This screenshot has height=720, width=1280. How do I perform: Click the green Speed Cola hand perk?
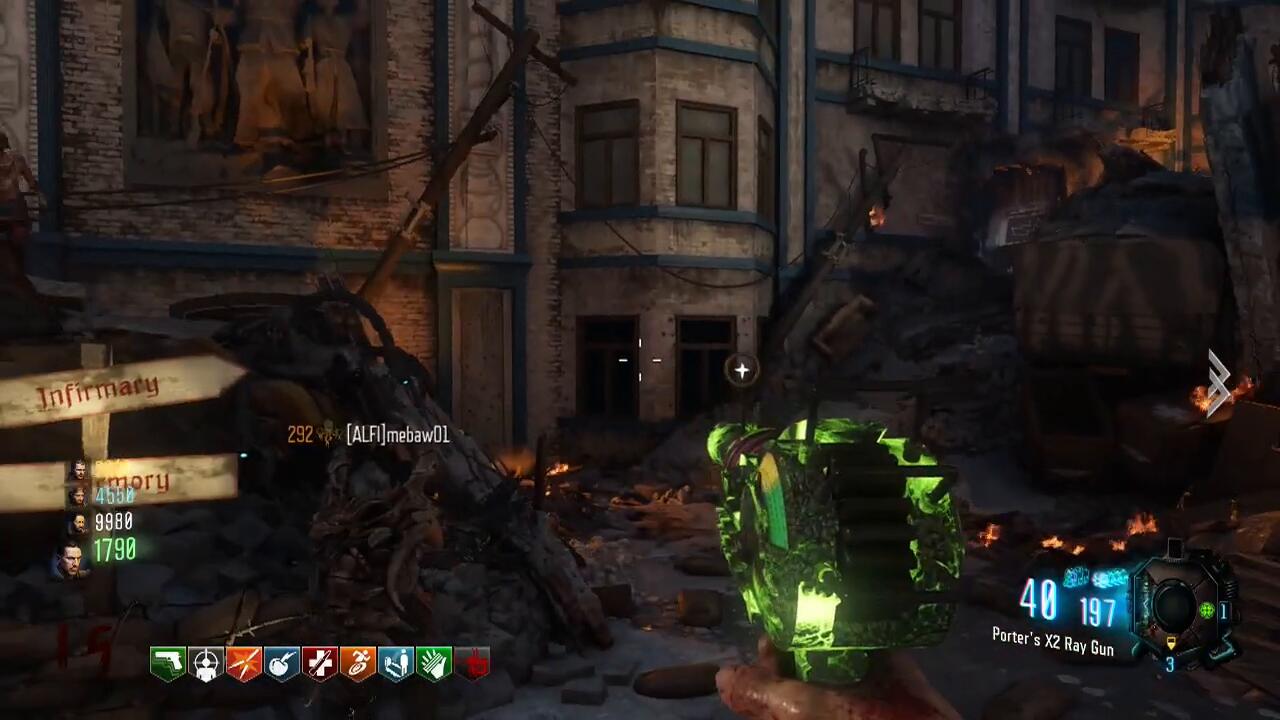pyautogui.click(x=434, y=664)
